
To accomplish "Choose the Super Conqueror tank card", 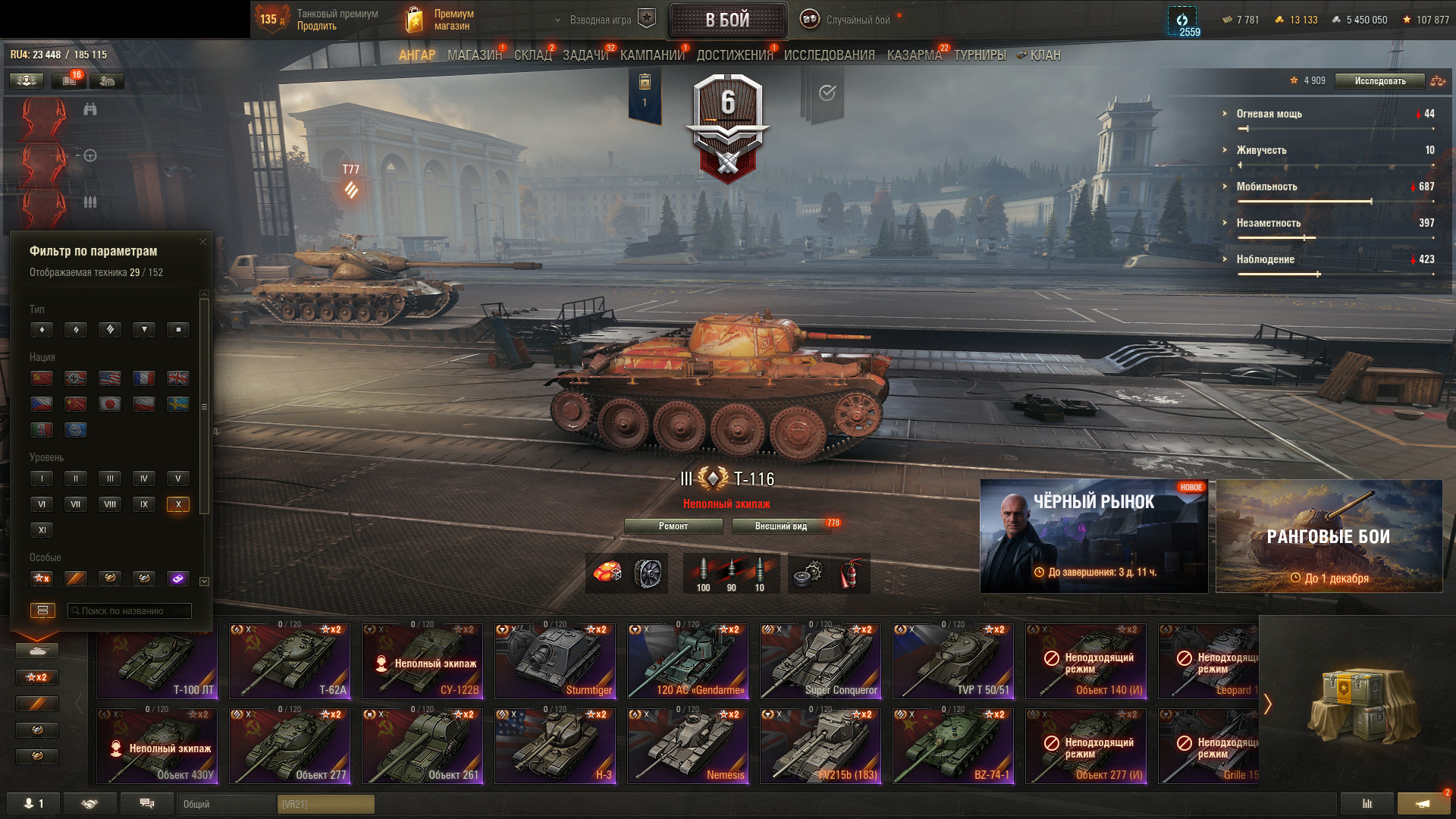I will [x=821, y=662].
